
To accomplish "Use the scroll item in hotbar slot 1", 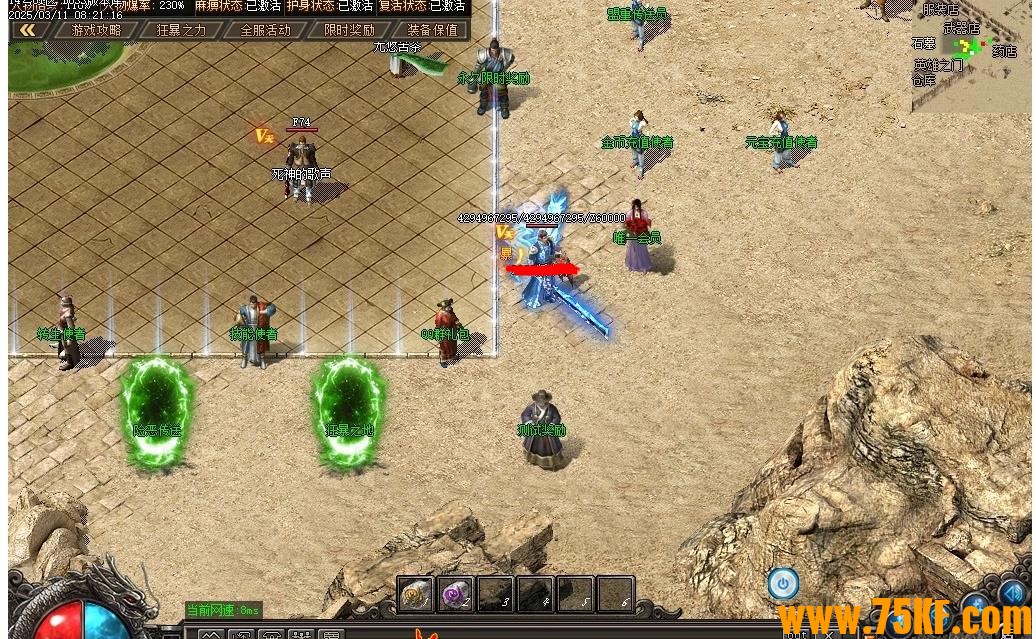I will (x=416, y=594).
